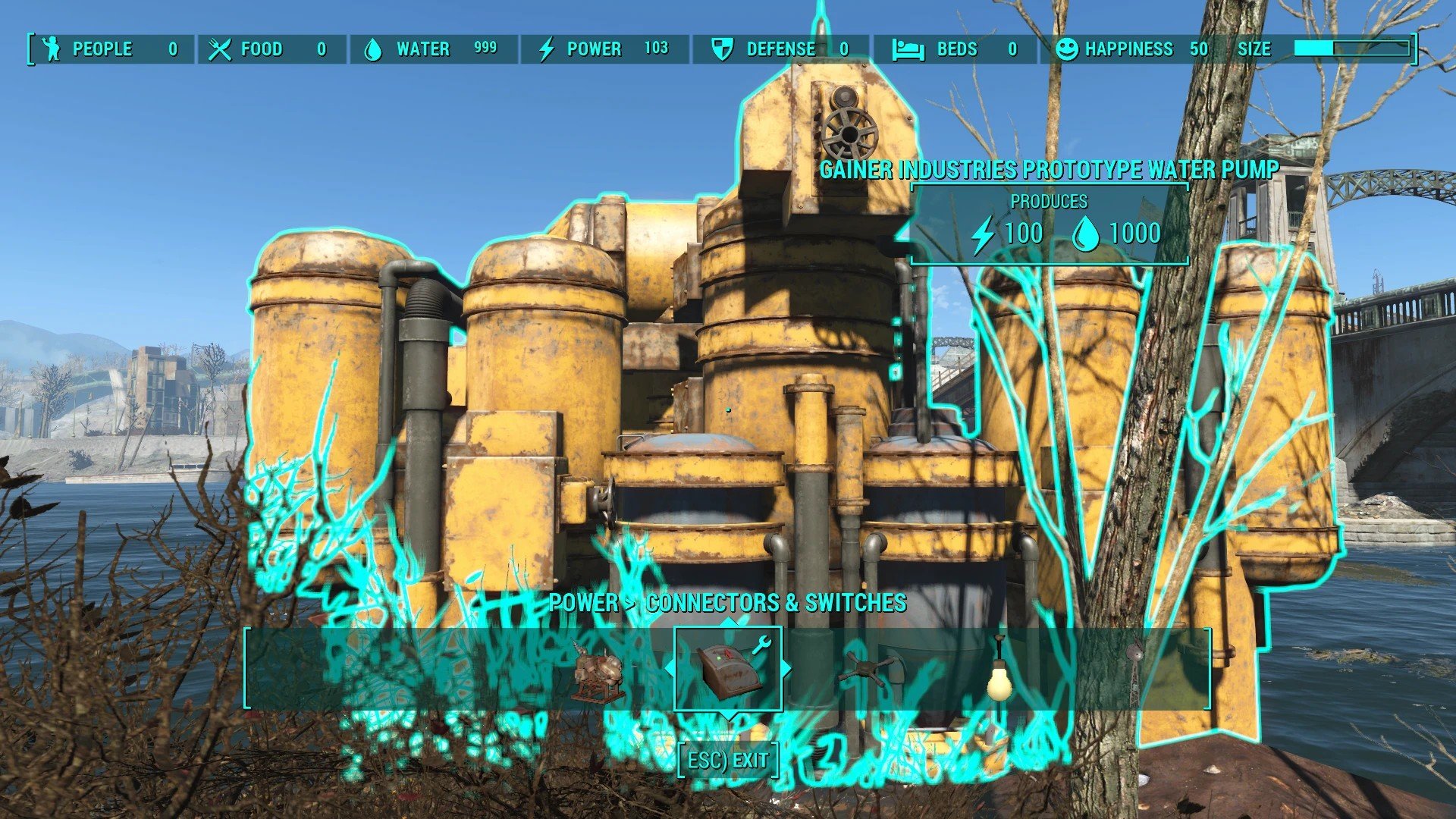Pick the hanging light bulb icon

coord(999,670)
